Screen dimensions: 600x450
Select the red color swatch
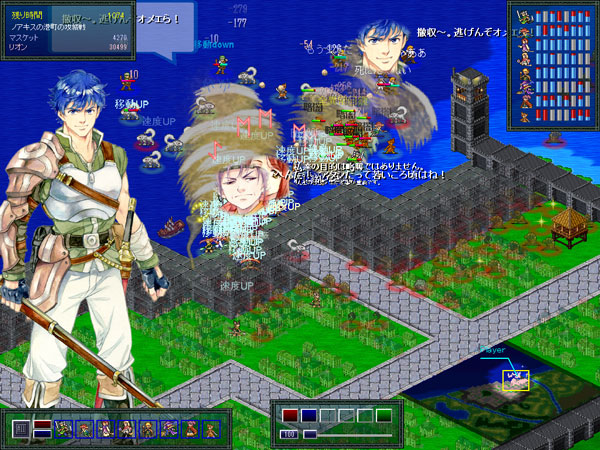[290, 415]
